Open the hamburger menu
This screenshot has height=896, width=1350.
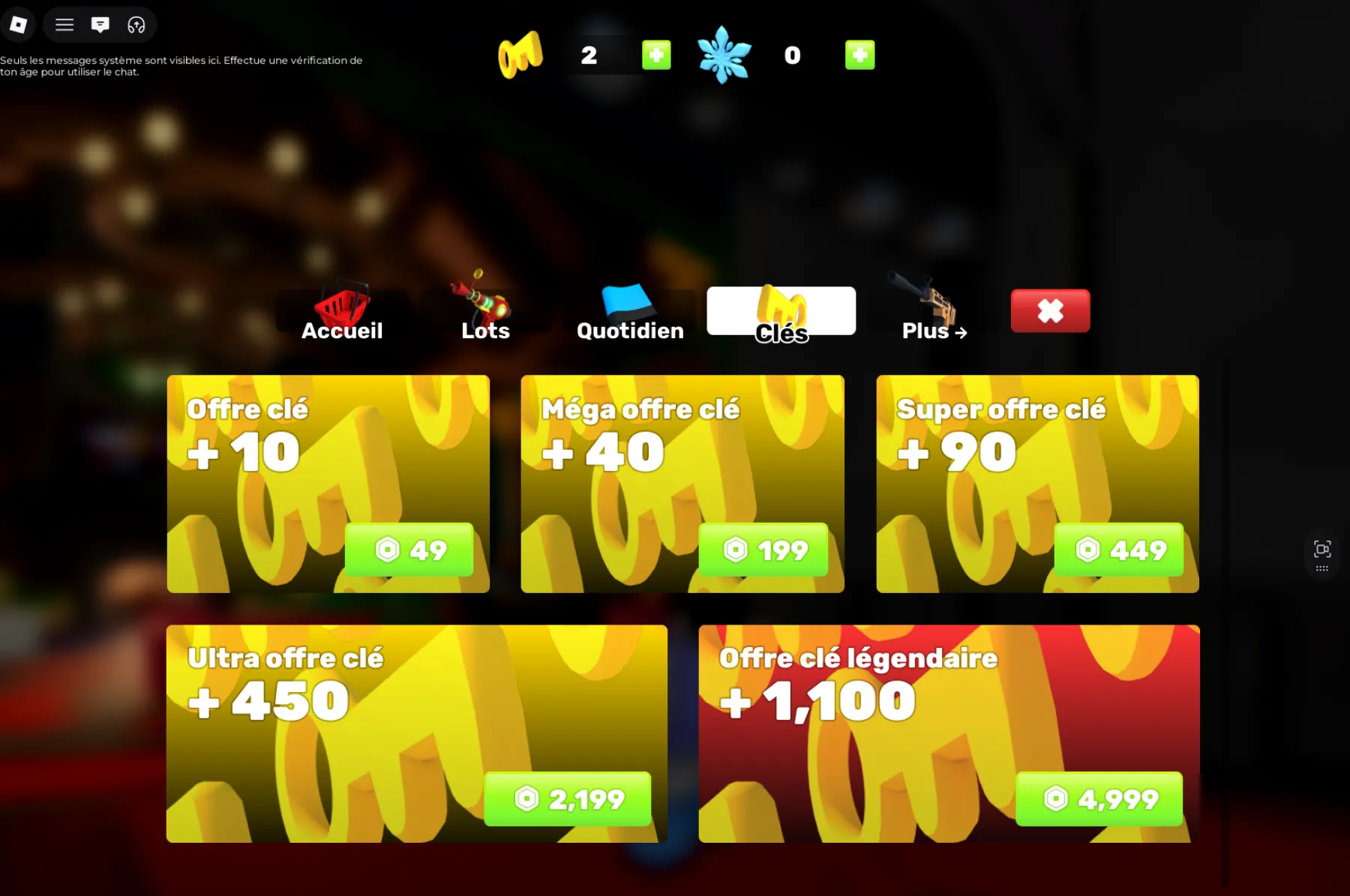pos(64,24)
